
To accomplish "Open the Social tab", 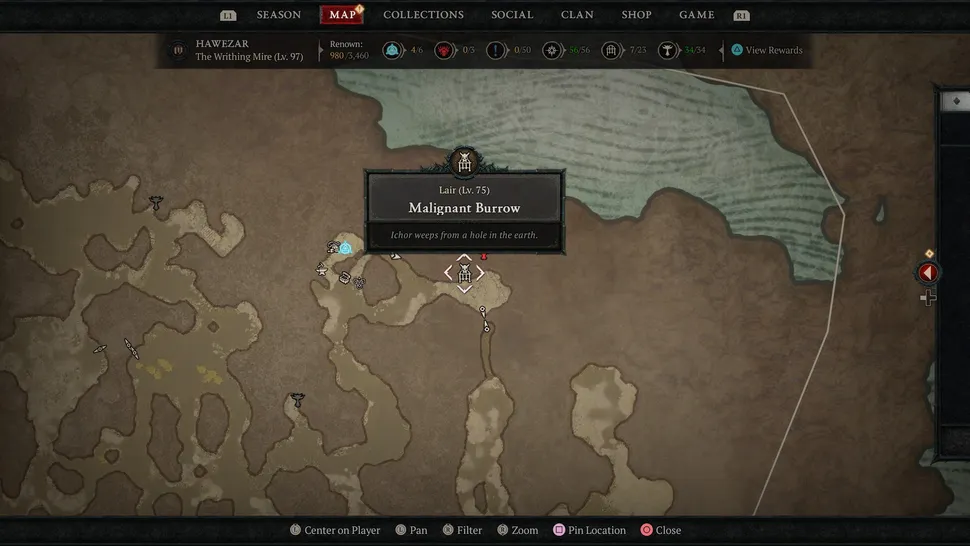I will 512,15.
